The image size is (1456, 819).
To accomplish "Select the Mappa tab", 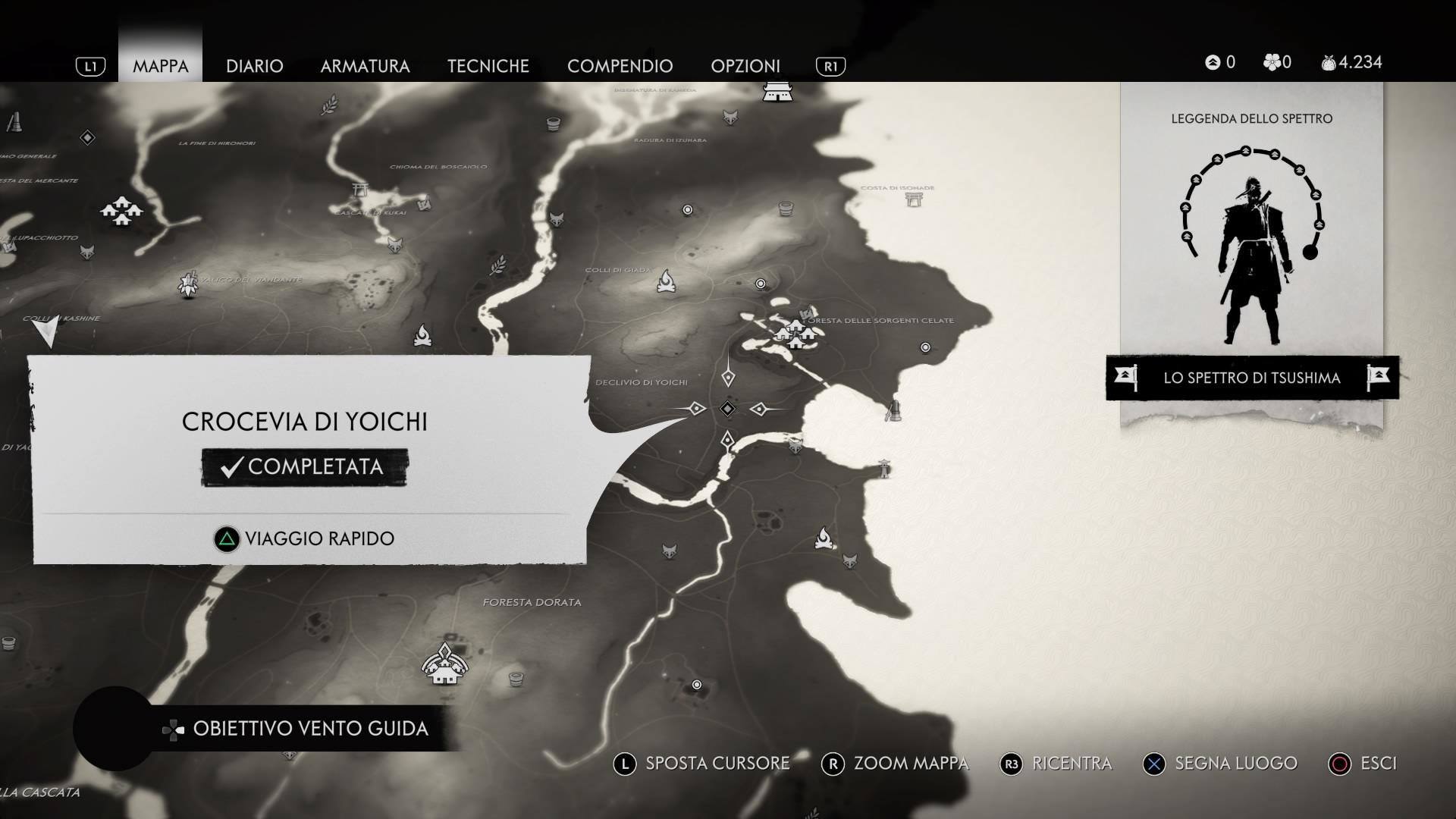I will 160,66.
